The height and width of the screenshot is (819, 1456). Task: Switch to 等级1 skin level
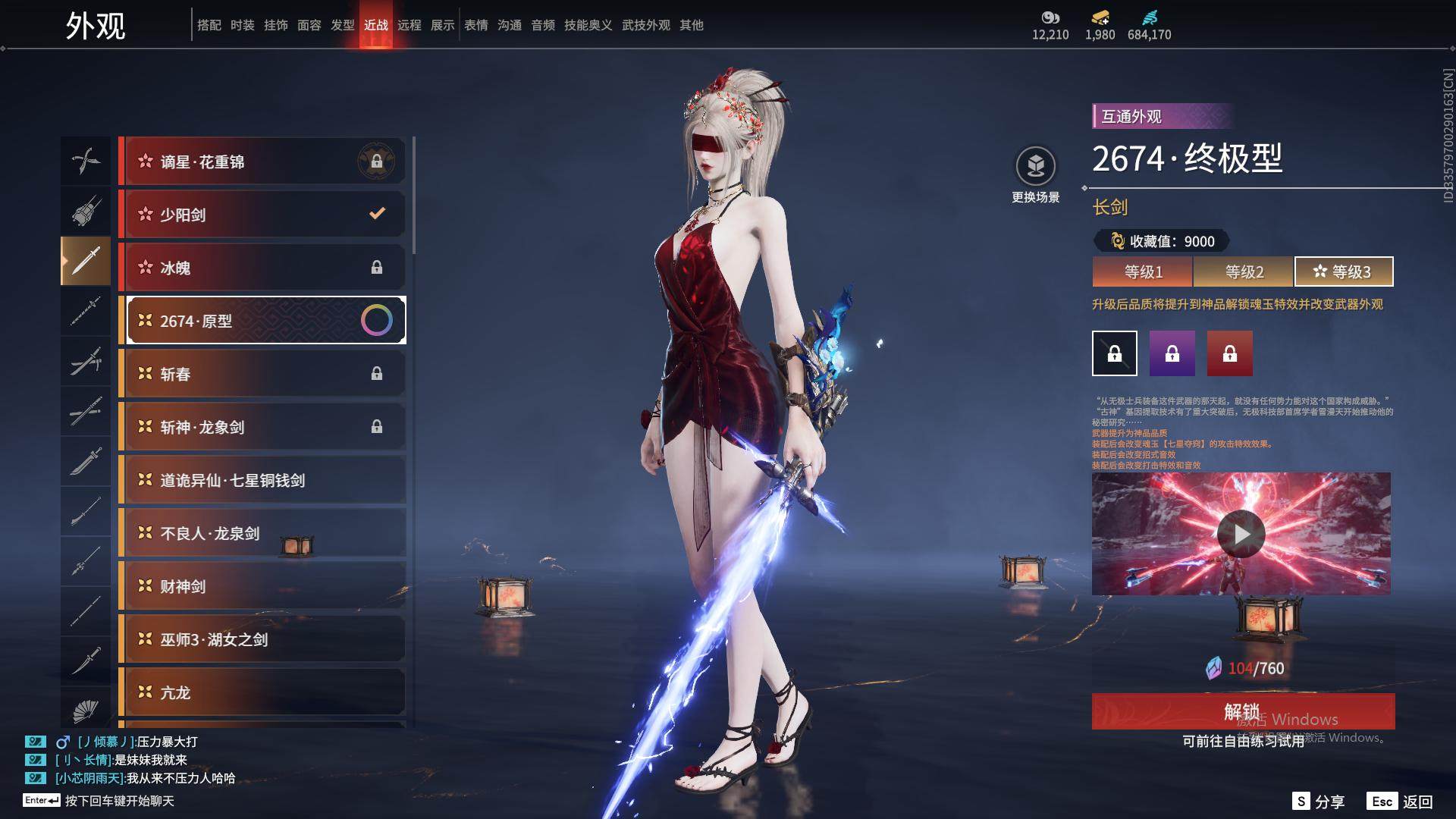[x=1143, y=271]
